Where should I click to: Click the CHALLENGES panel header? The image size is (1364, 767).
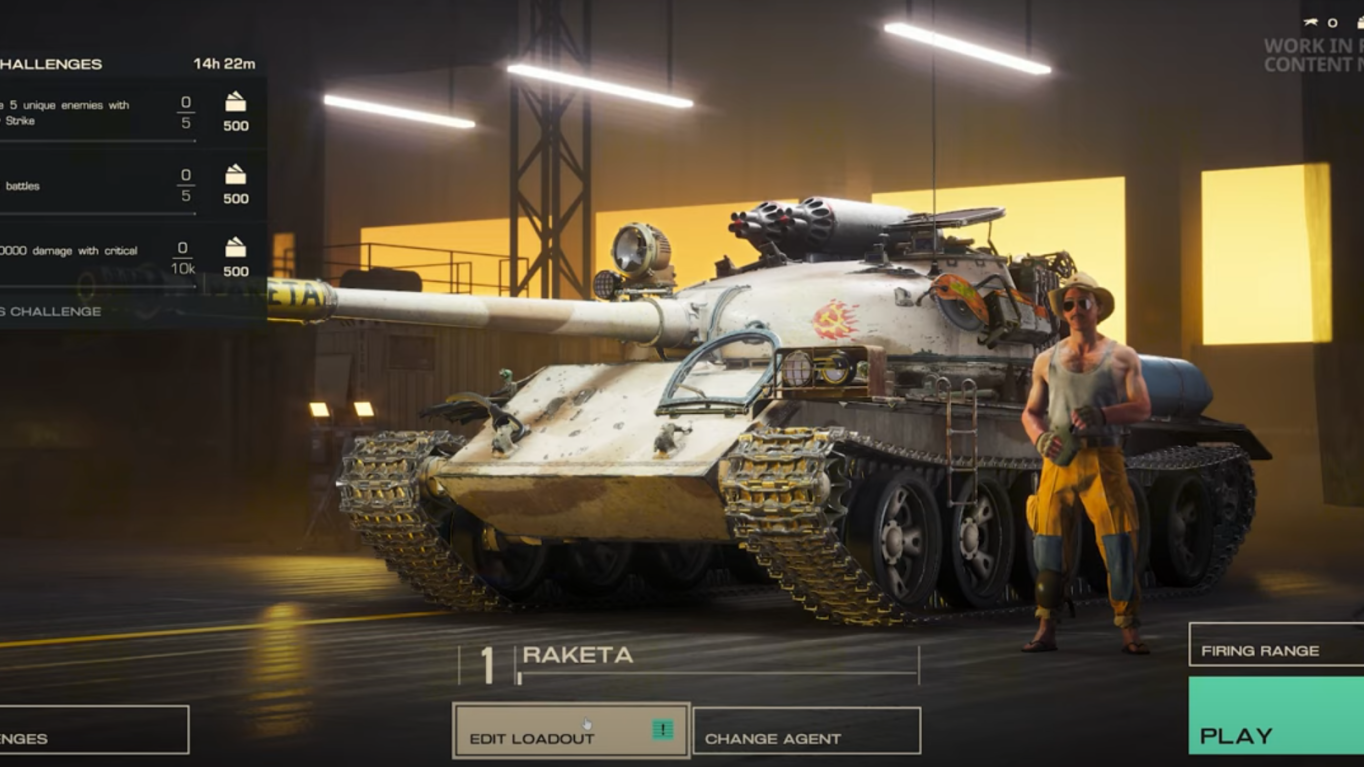50,63
